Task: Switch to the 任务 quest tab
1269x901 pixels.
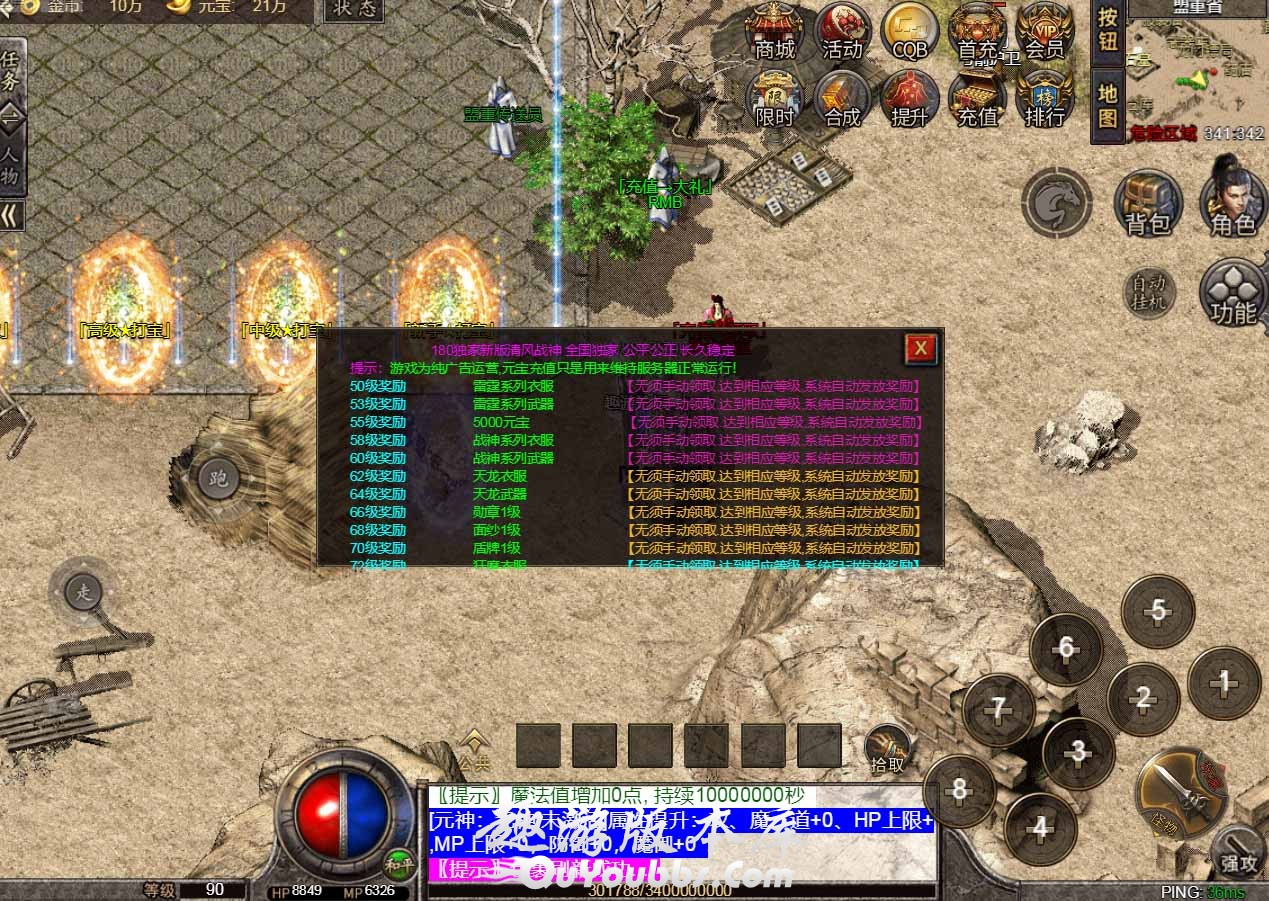Action: click(x=10, y=70)
